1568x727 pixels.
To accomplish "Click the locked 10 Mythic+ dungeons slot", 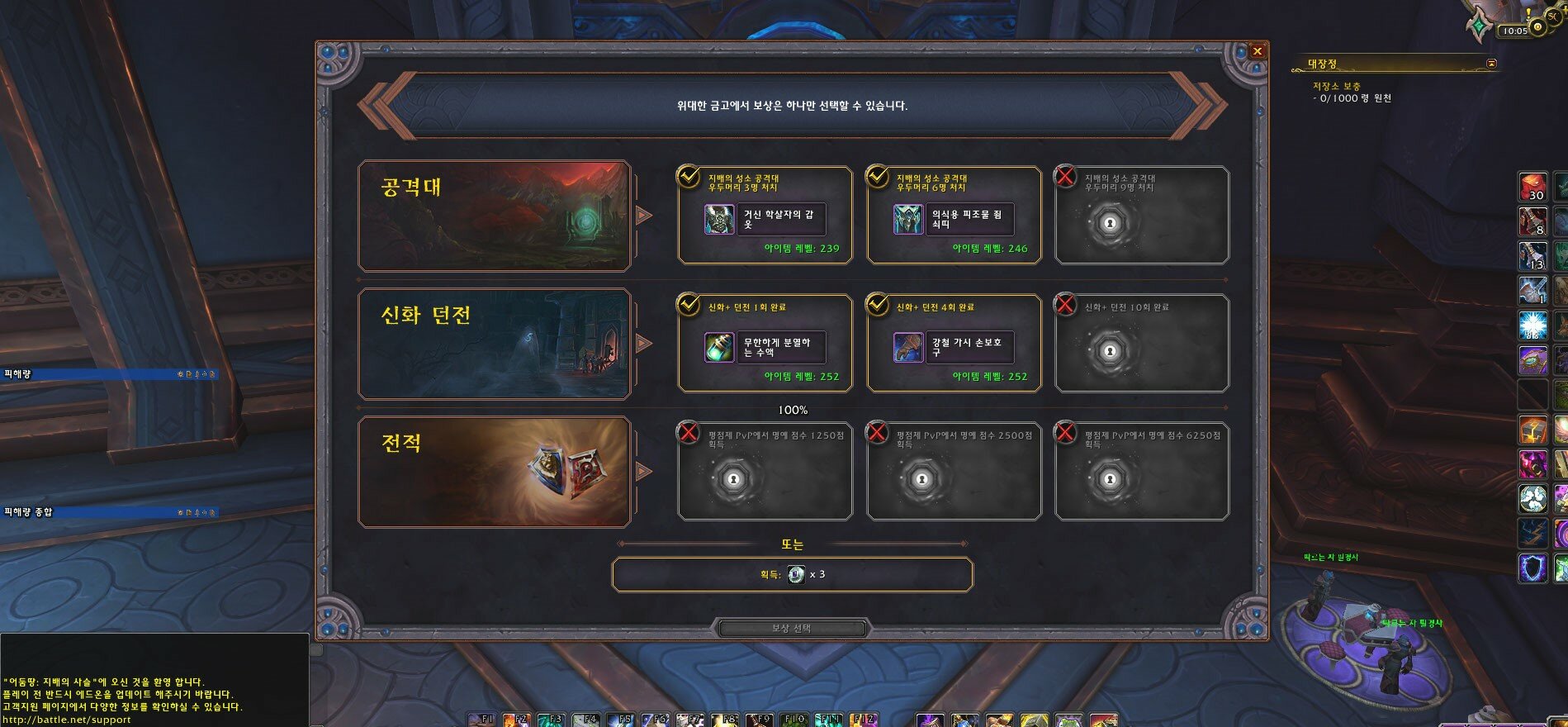I will click(x=1142, y=344).
